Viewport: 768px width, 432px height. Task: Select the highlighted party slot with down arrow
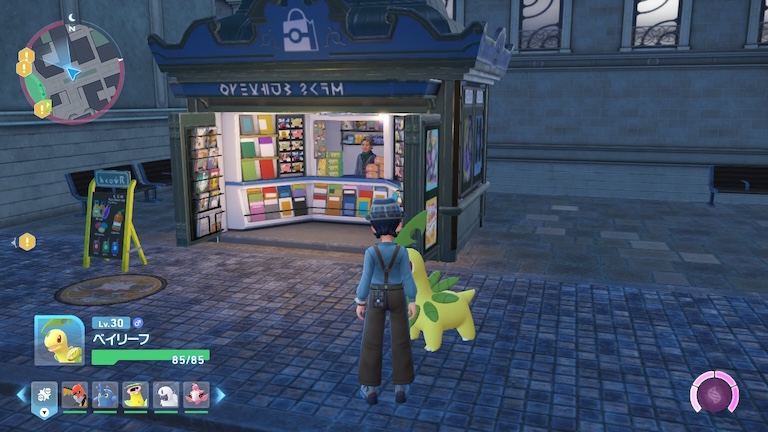point(44,395)
